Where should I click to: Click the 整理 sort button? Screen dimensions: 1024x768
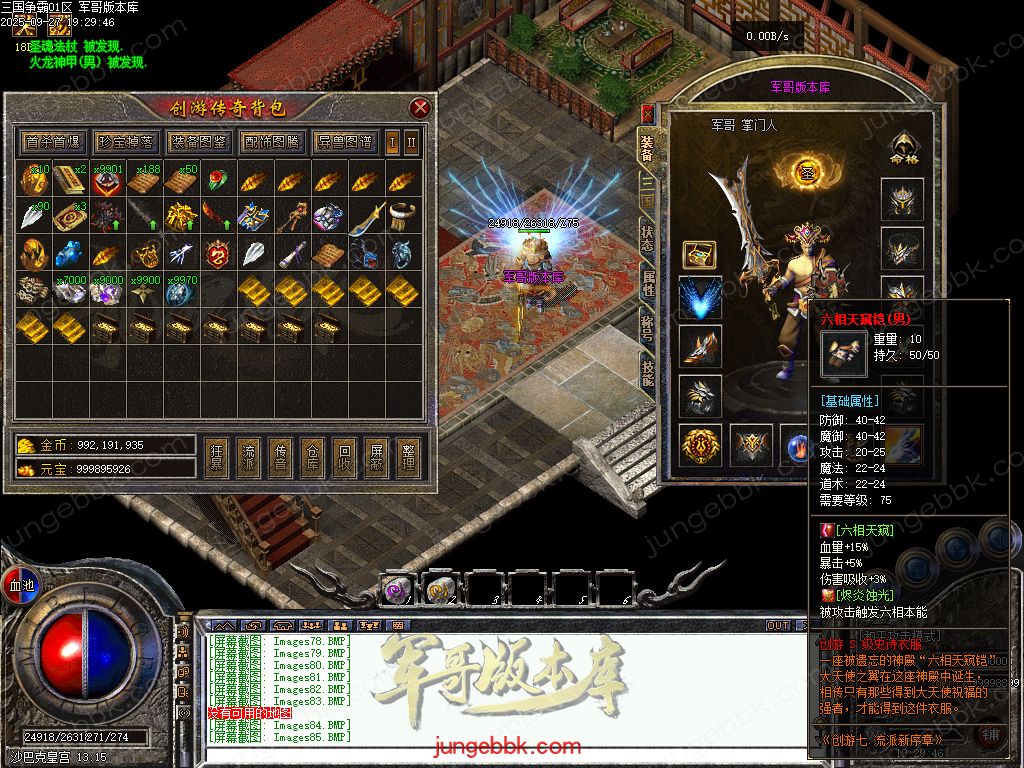click(x=407, y=456)
